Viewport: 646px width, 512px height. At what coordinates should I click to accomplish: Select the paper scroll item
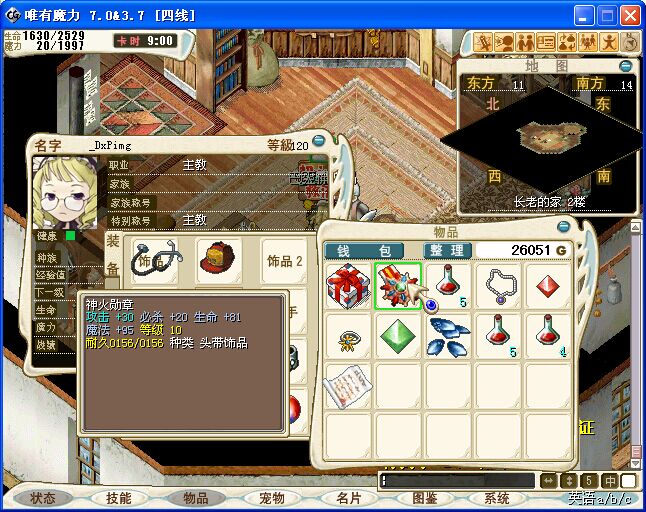348,383
